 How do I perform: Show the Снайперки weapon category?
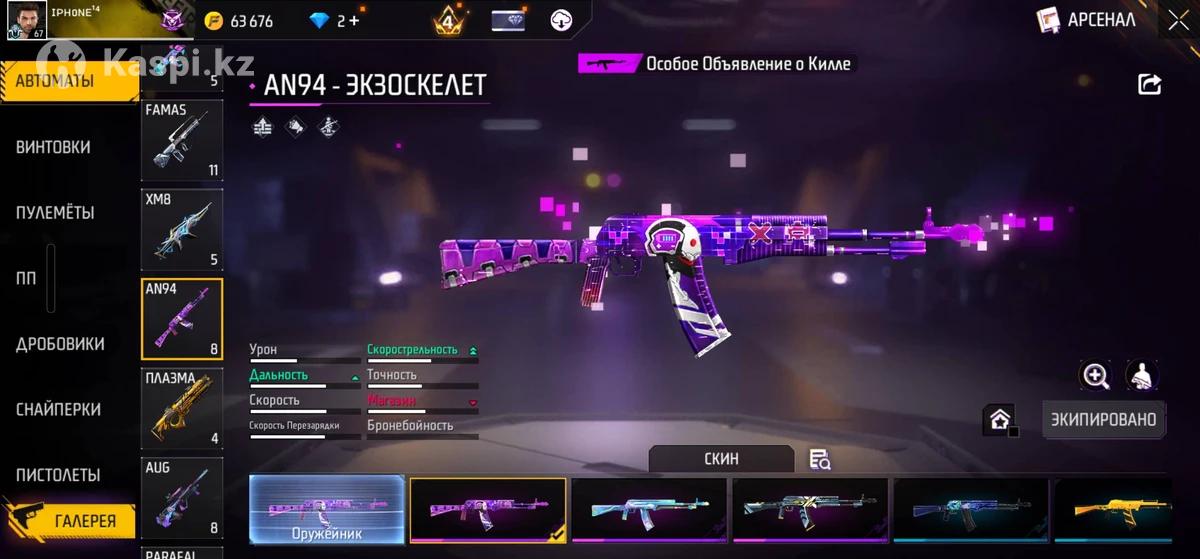point(58,410)
